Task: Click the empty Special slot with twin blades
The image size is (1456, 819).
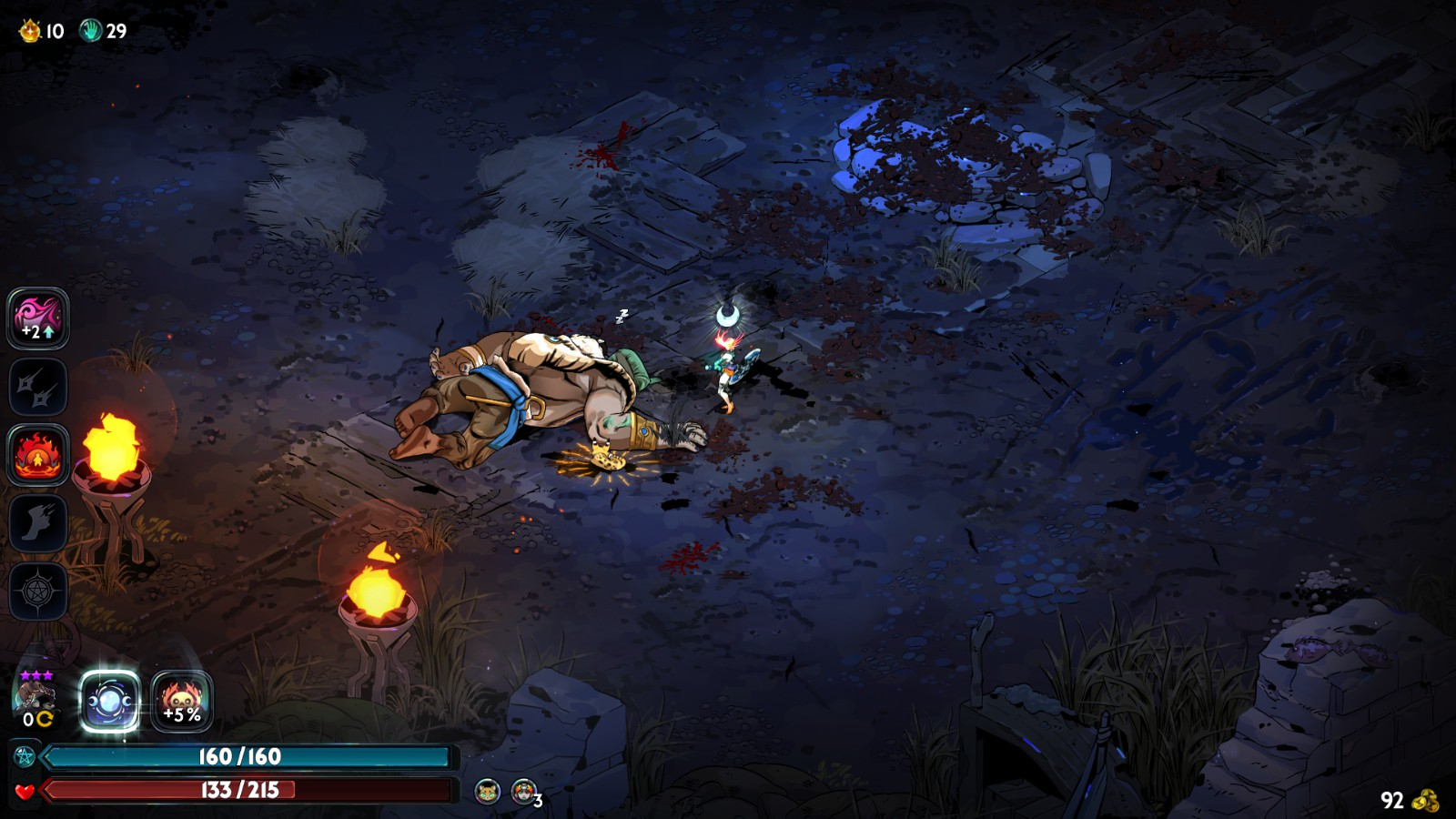Action: pos(38,387)
